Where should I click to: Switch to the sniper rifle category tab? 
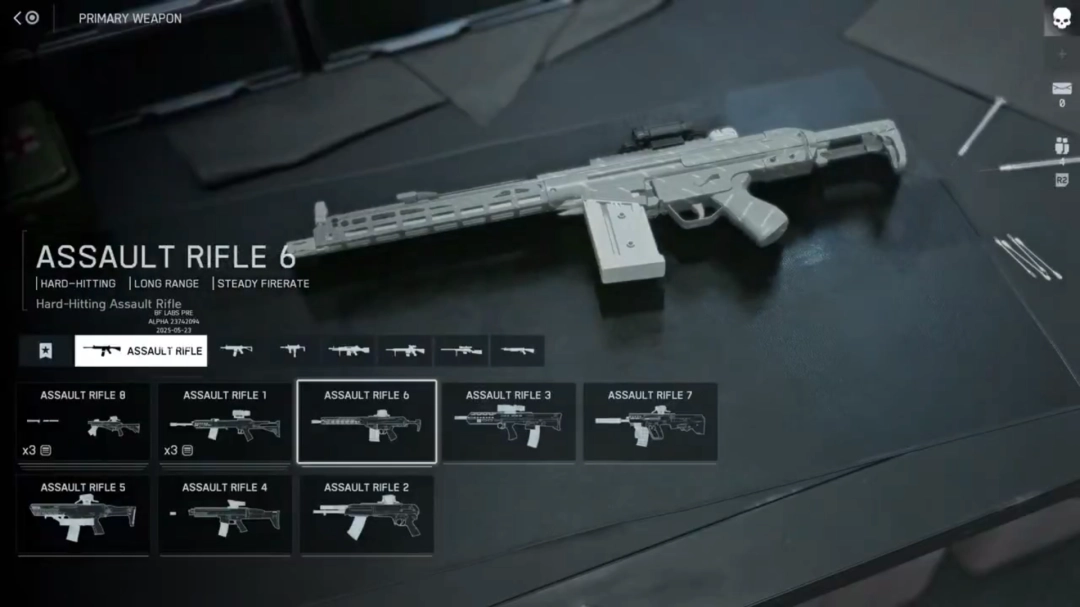tap(462, 351)
